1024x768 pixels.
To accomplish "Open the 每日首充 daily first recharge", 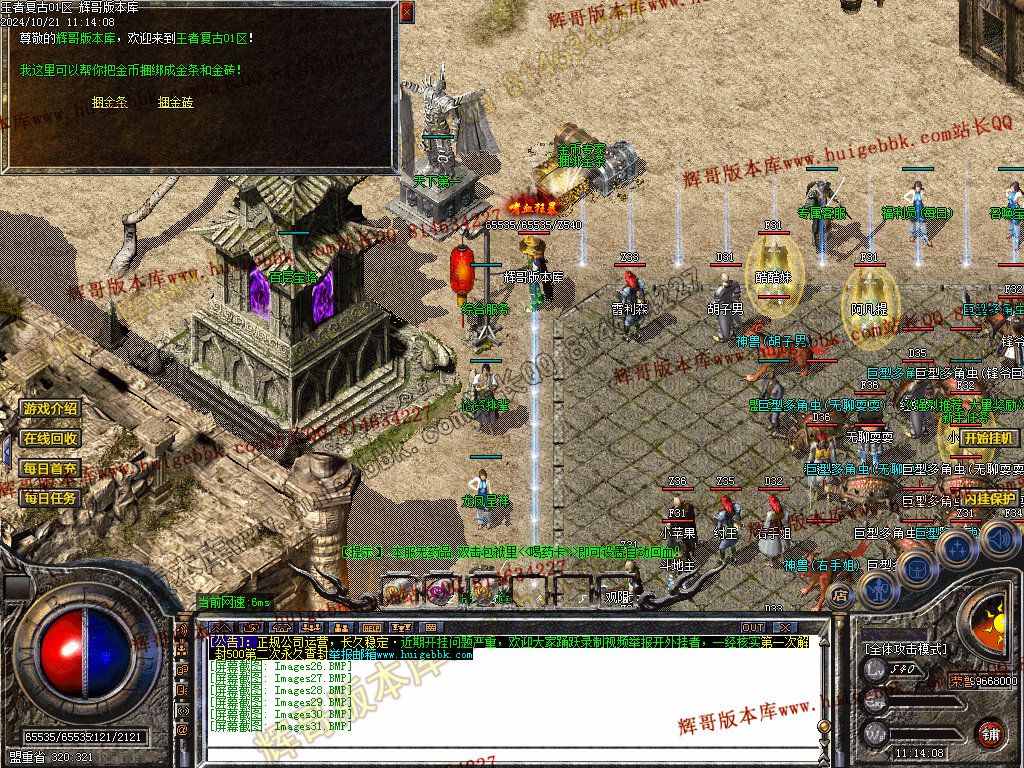I will 50,468.
